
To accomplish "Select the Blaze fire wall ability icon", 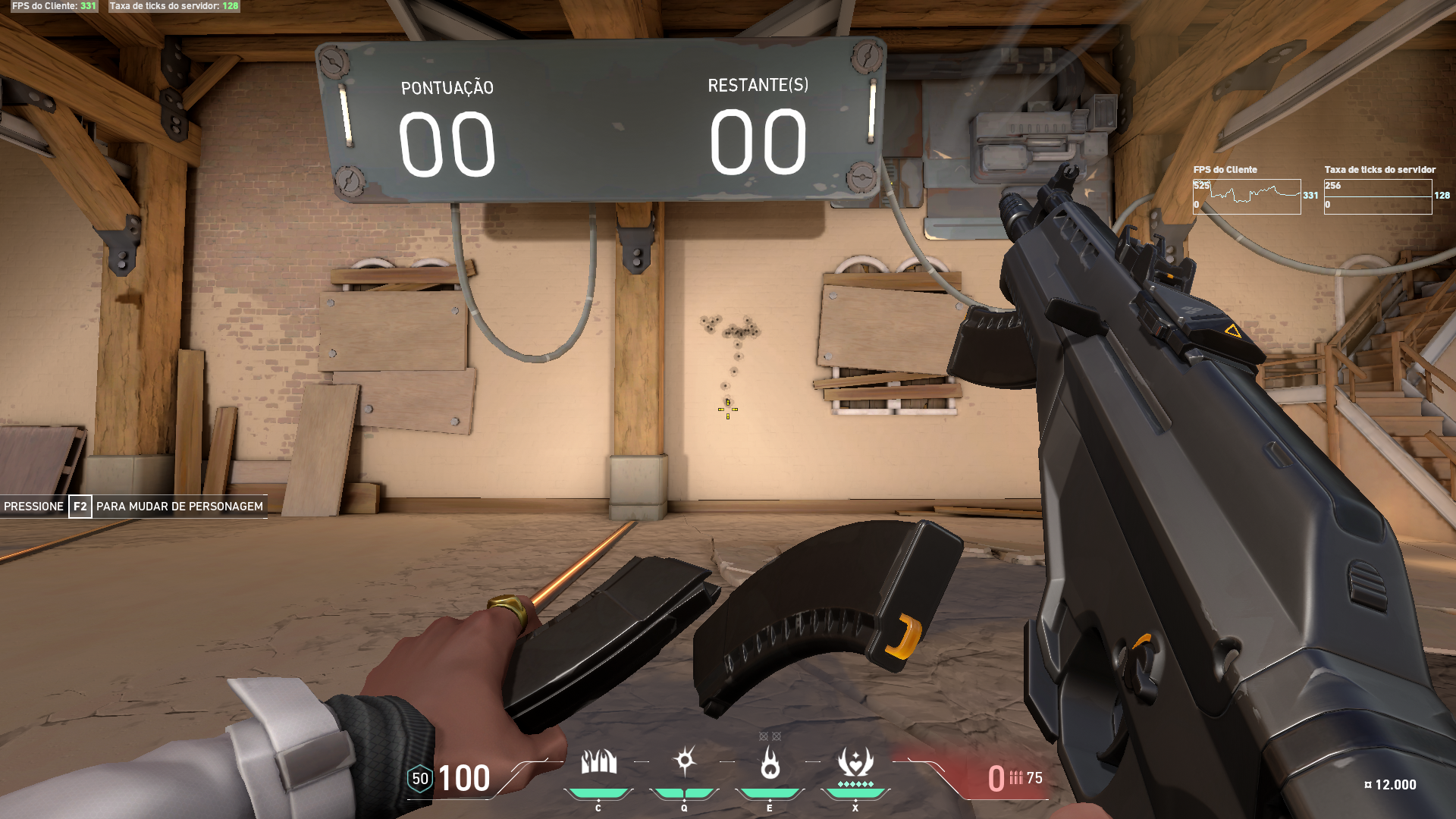I will pyautogui.click(x=598, y=763).
